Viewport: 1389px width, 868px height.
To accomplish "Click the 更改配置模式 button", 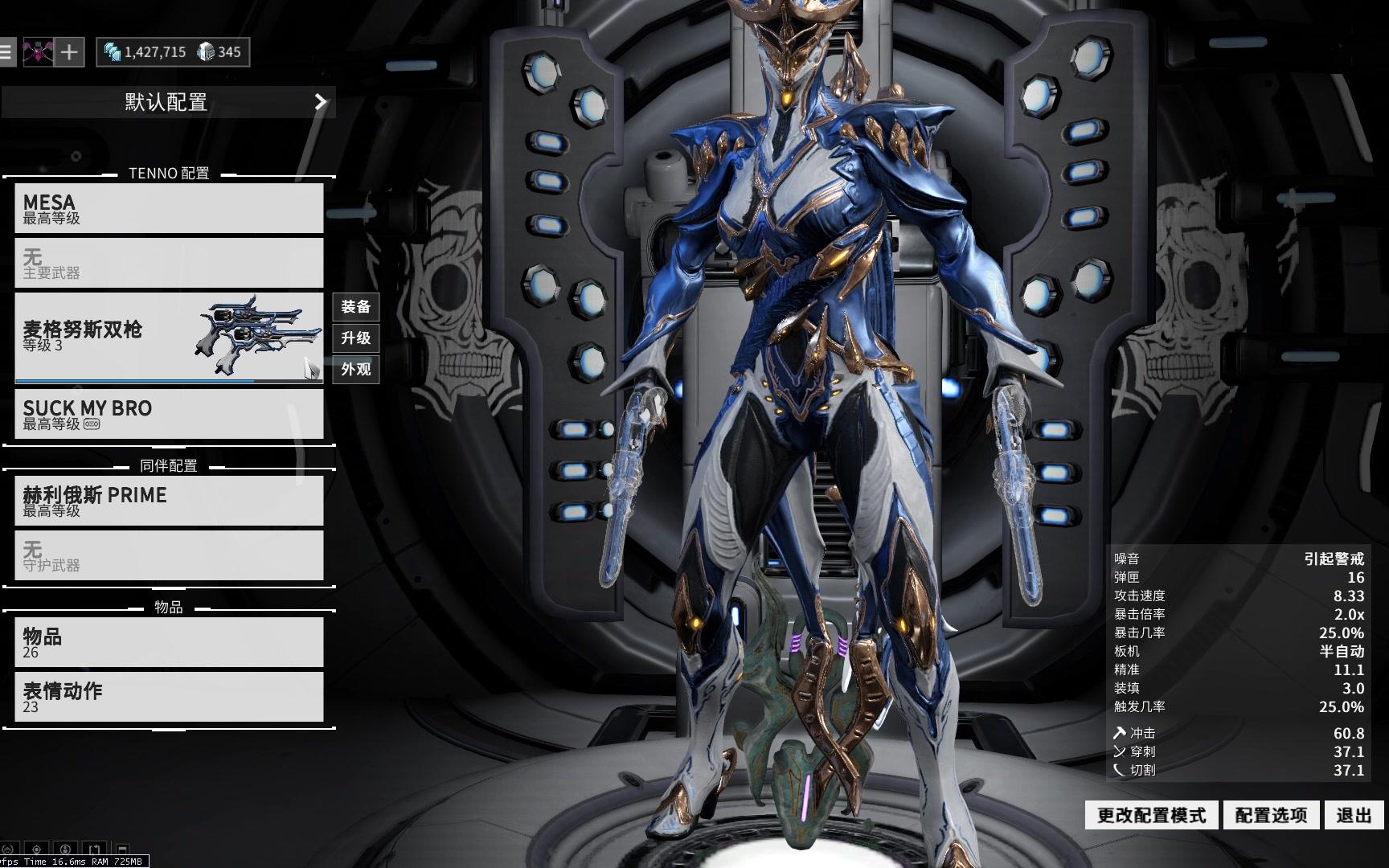I will 1151,815.
